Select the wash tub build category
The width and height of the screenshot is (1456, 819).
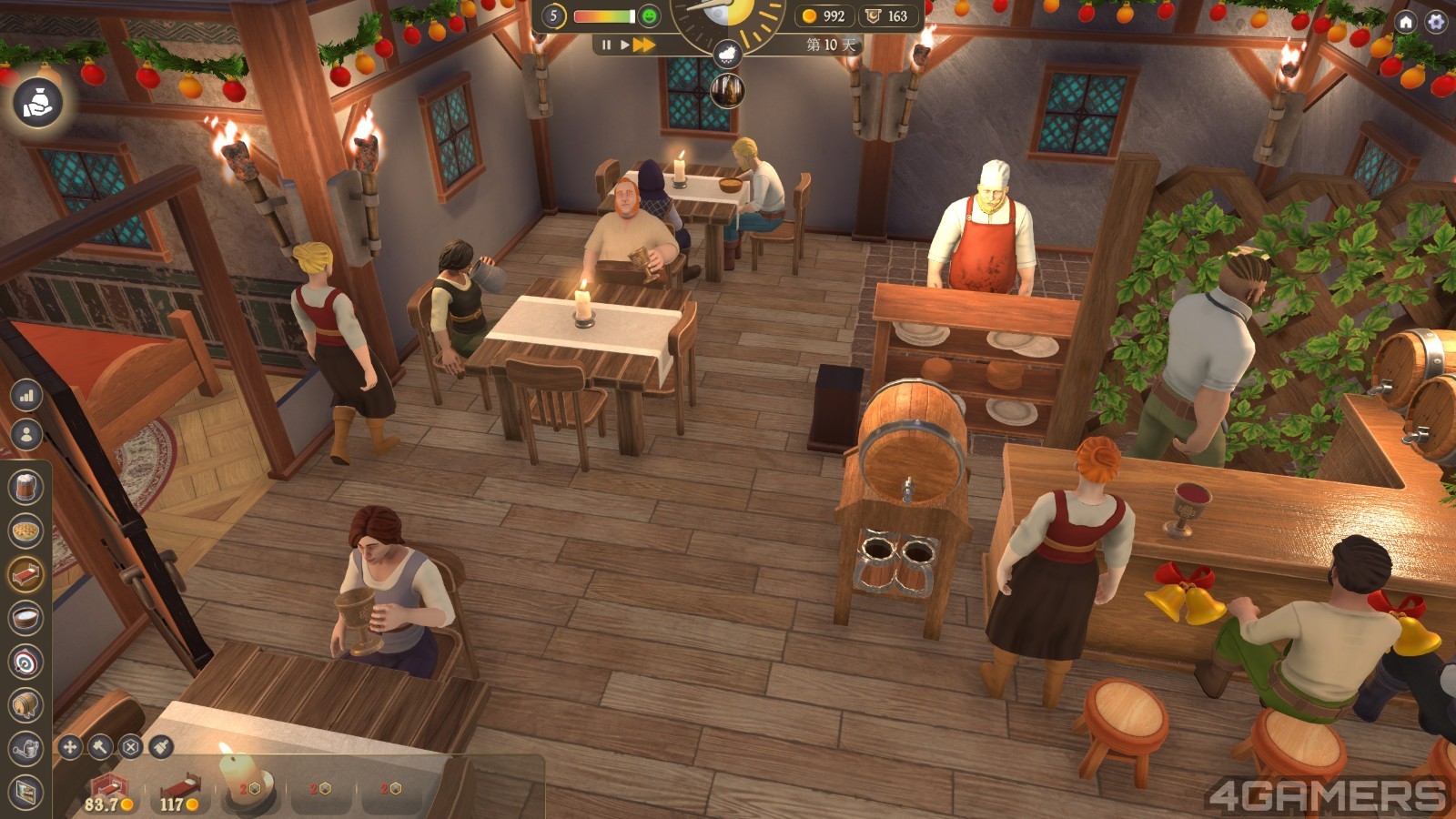coord(26,618)
